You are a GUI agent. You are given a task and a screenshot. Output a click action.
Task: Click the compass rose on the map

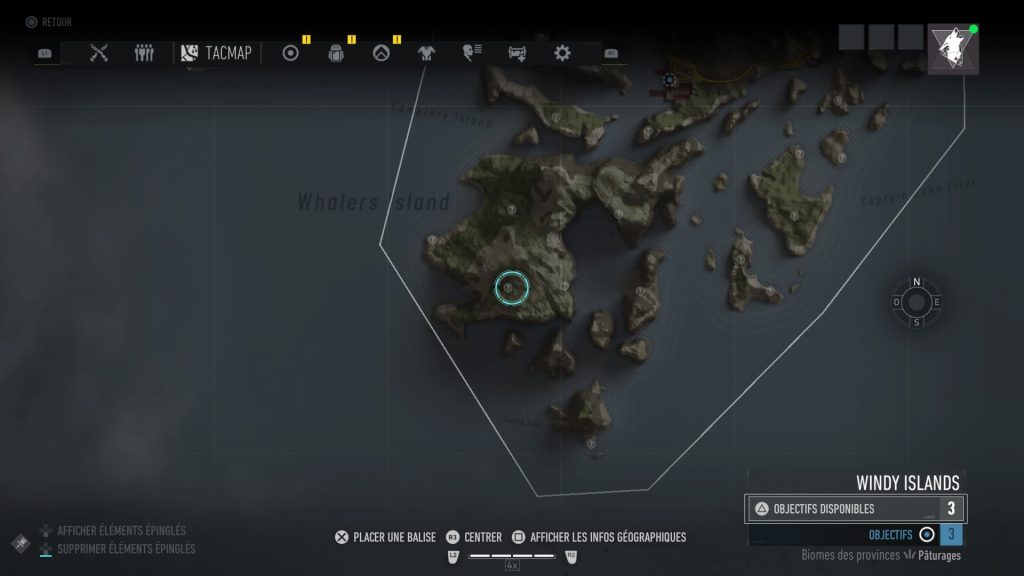point(916,302)
